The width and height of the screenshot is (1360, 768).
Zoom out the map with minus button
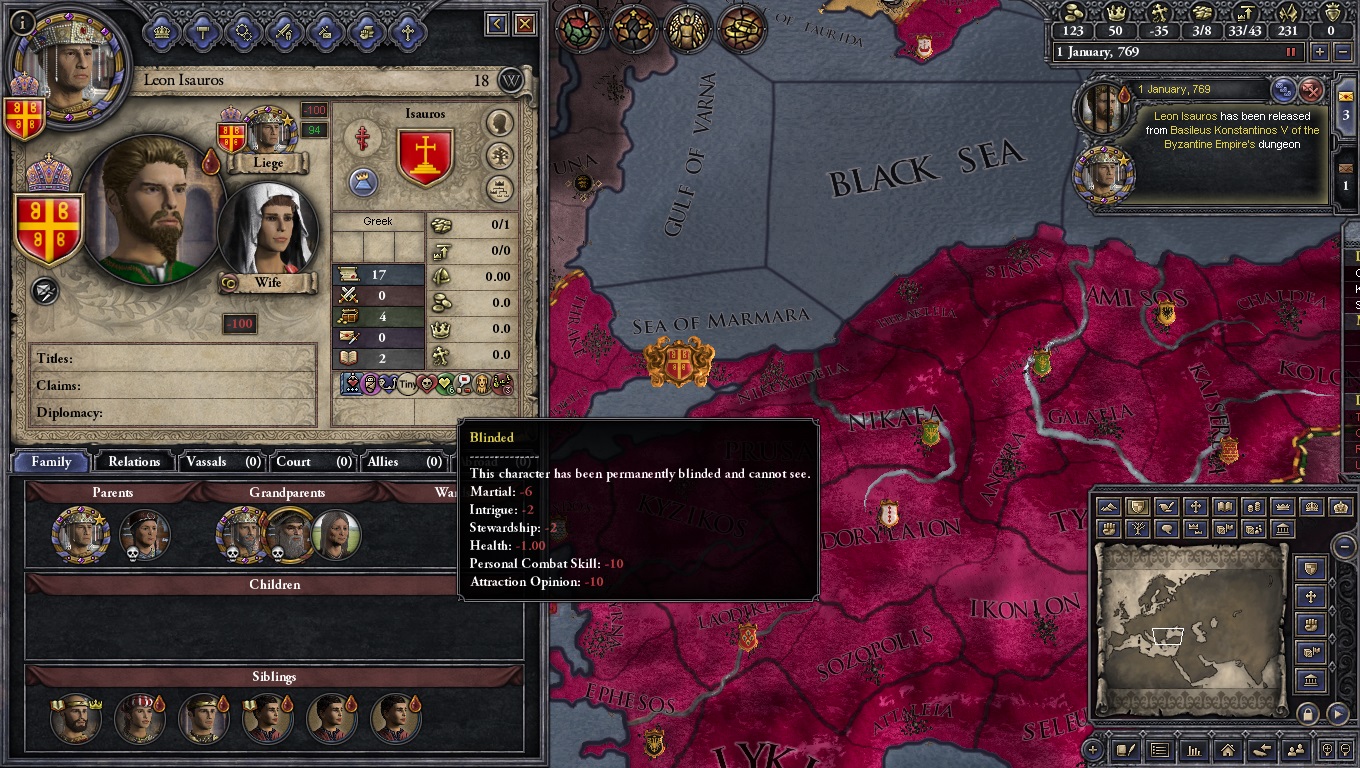pos(1346,546)
